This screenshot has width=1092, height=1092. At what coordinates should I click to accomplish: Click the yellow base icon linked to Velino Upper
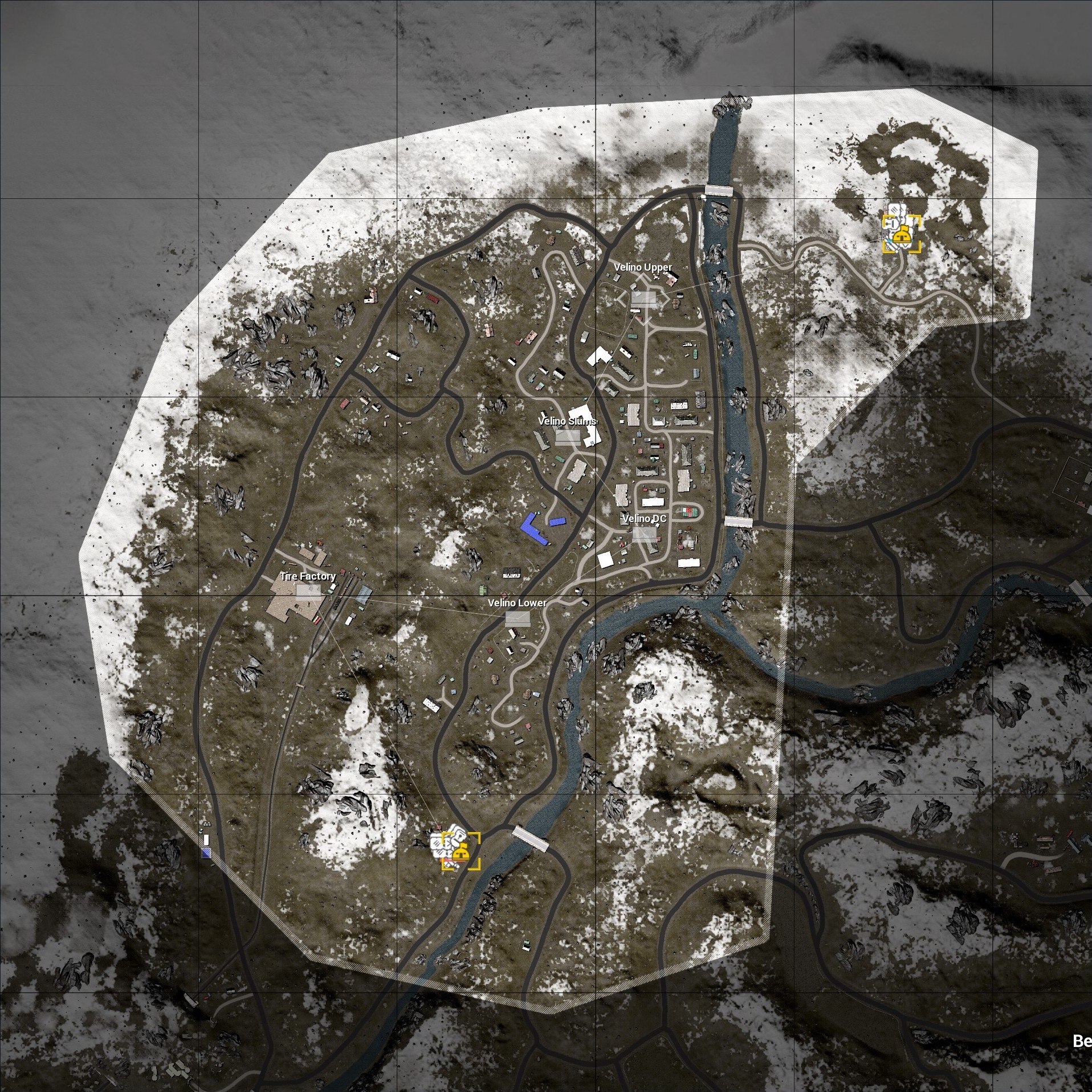[902, 234]
